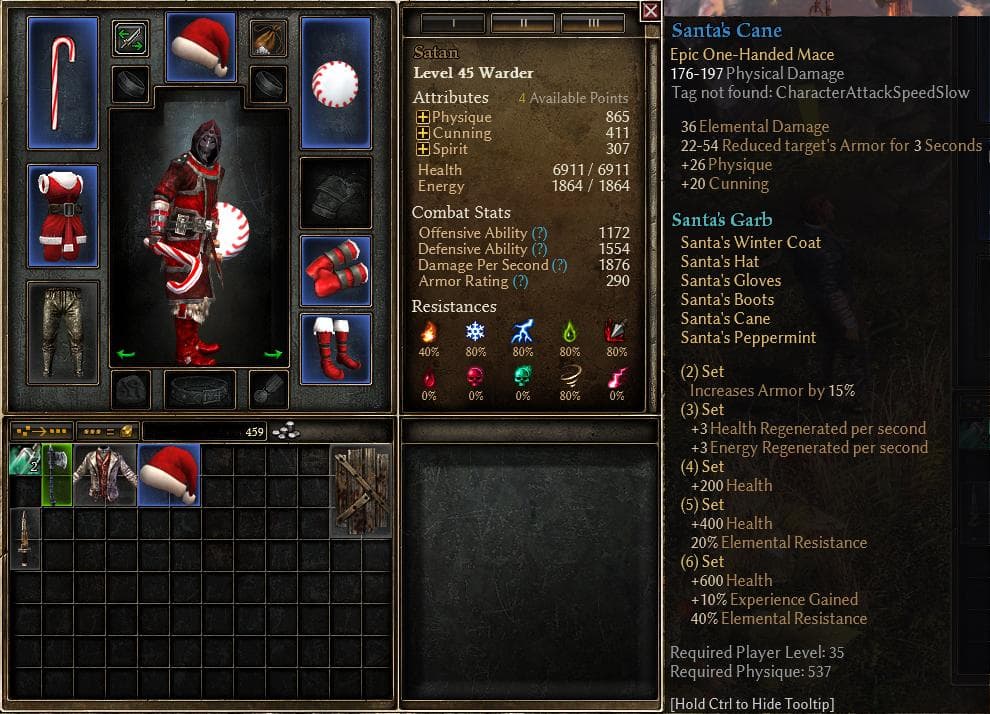Click the equipped Santa's Hat head slot
Screen dimensions: 990x714
point(200,46)
